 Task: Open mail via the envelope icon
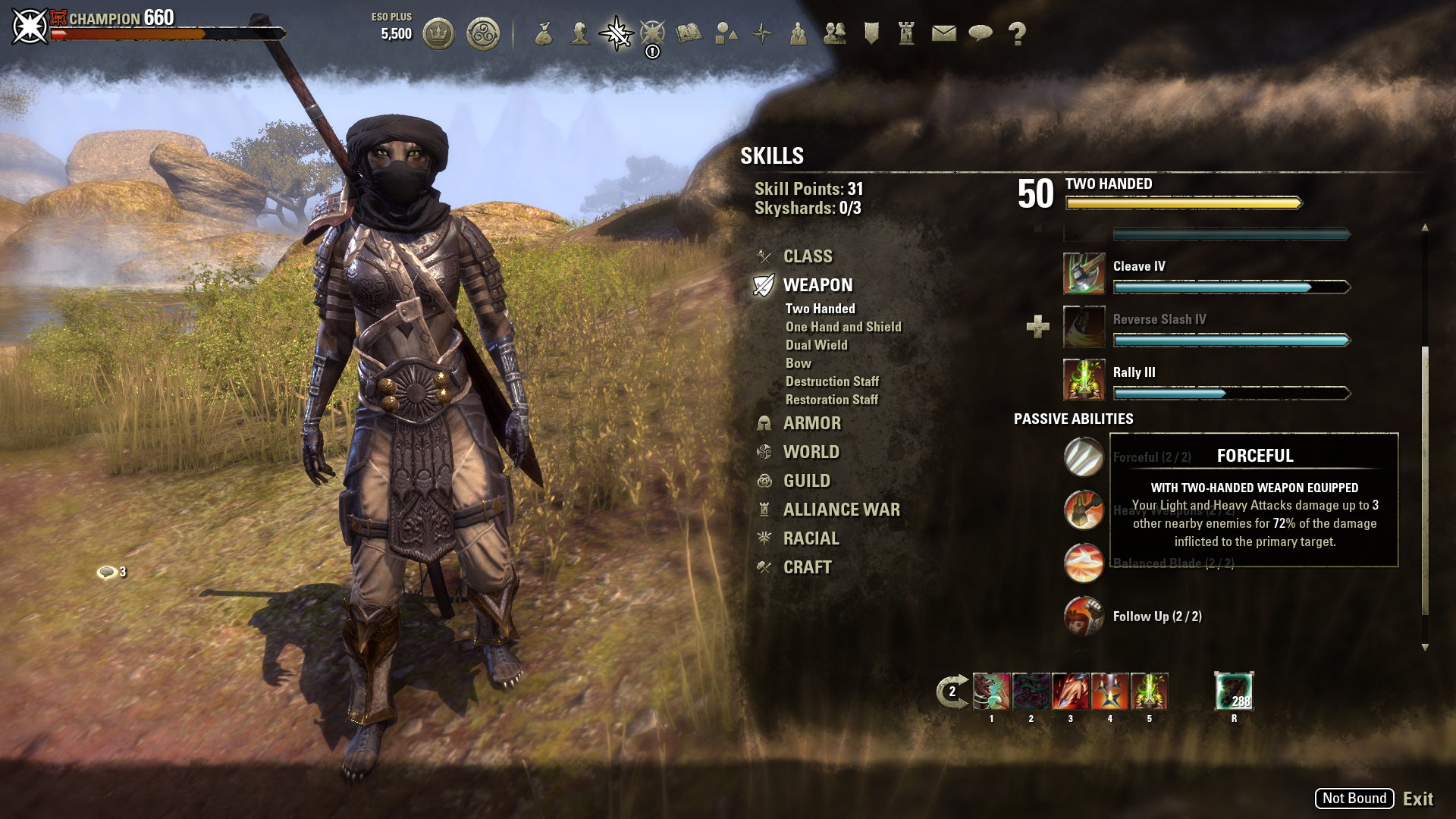pos(943,33)
